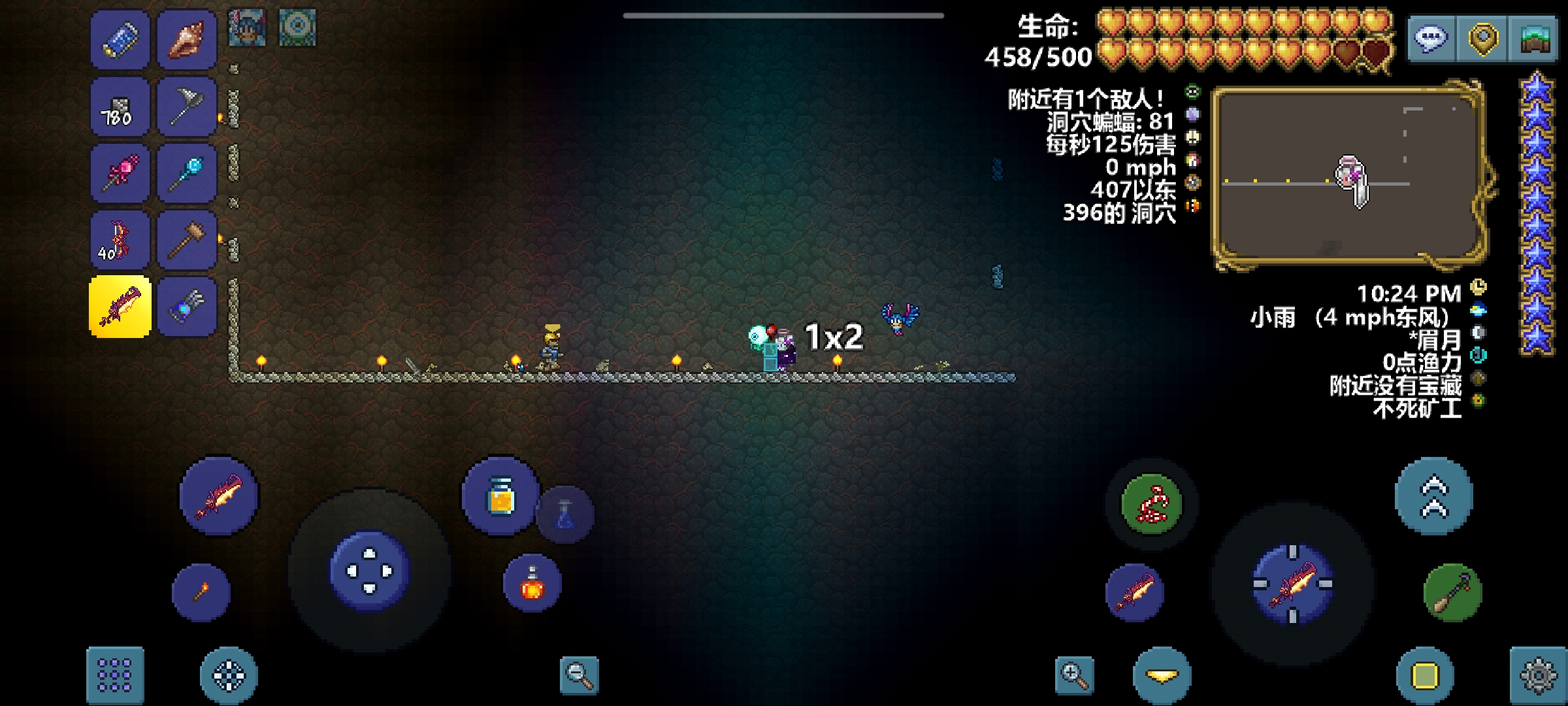Image resolution: width=1568 pixels, height=706 pixels.
Task: Open the inventory grid button
Action: click(115, 676)
